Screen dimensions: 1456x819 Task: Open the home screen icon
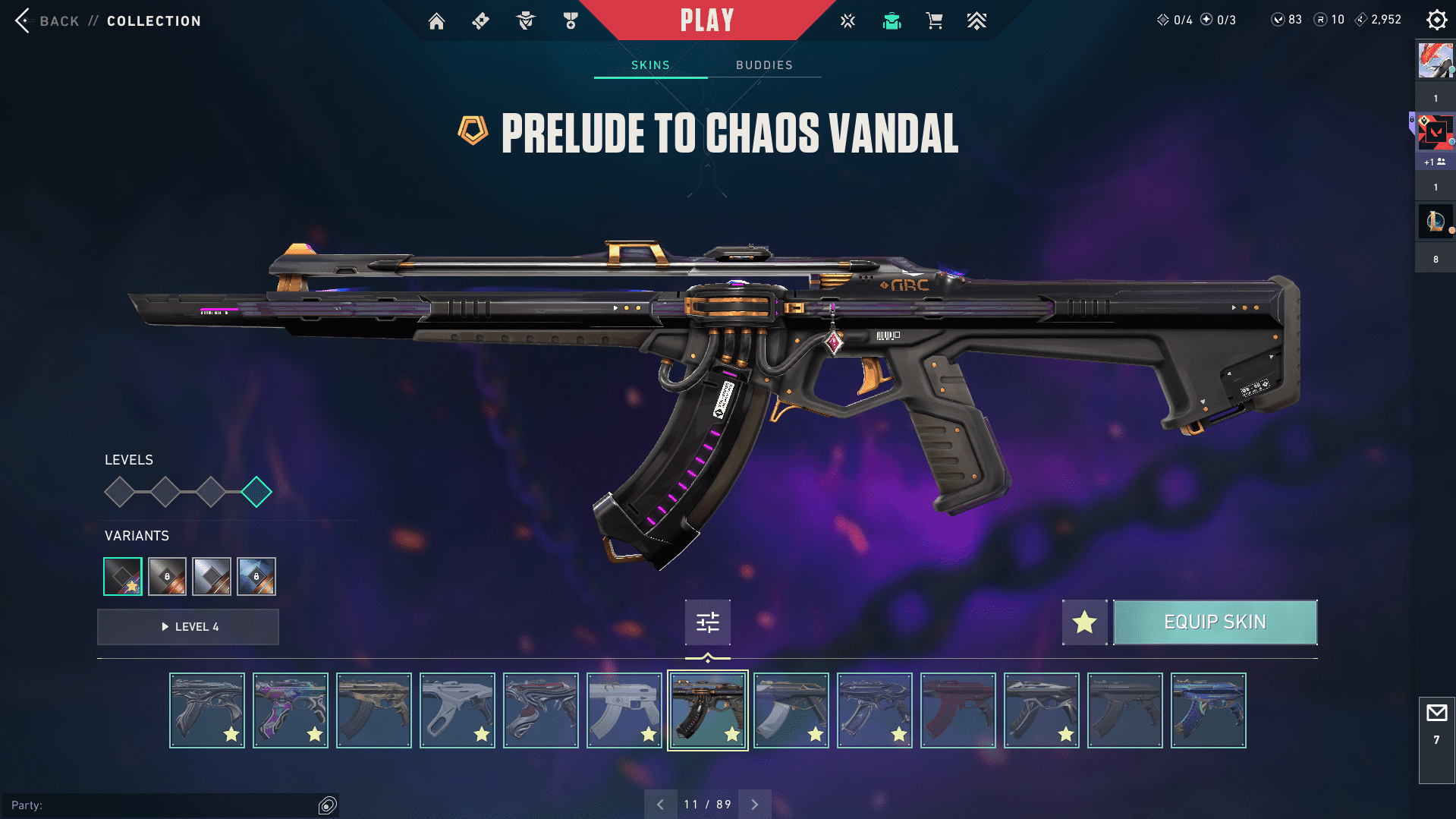436,21
